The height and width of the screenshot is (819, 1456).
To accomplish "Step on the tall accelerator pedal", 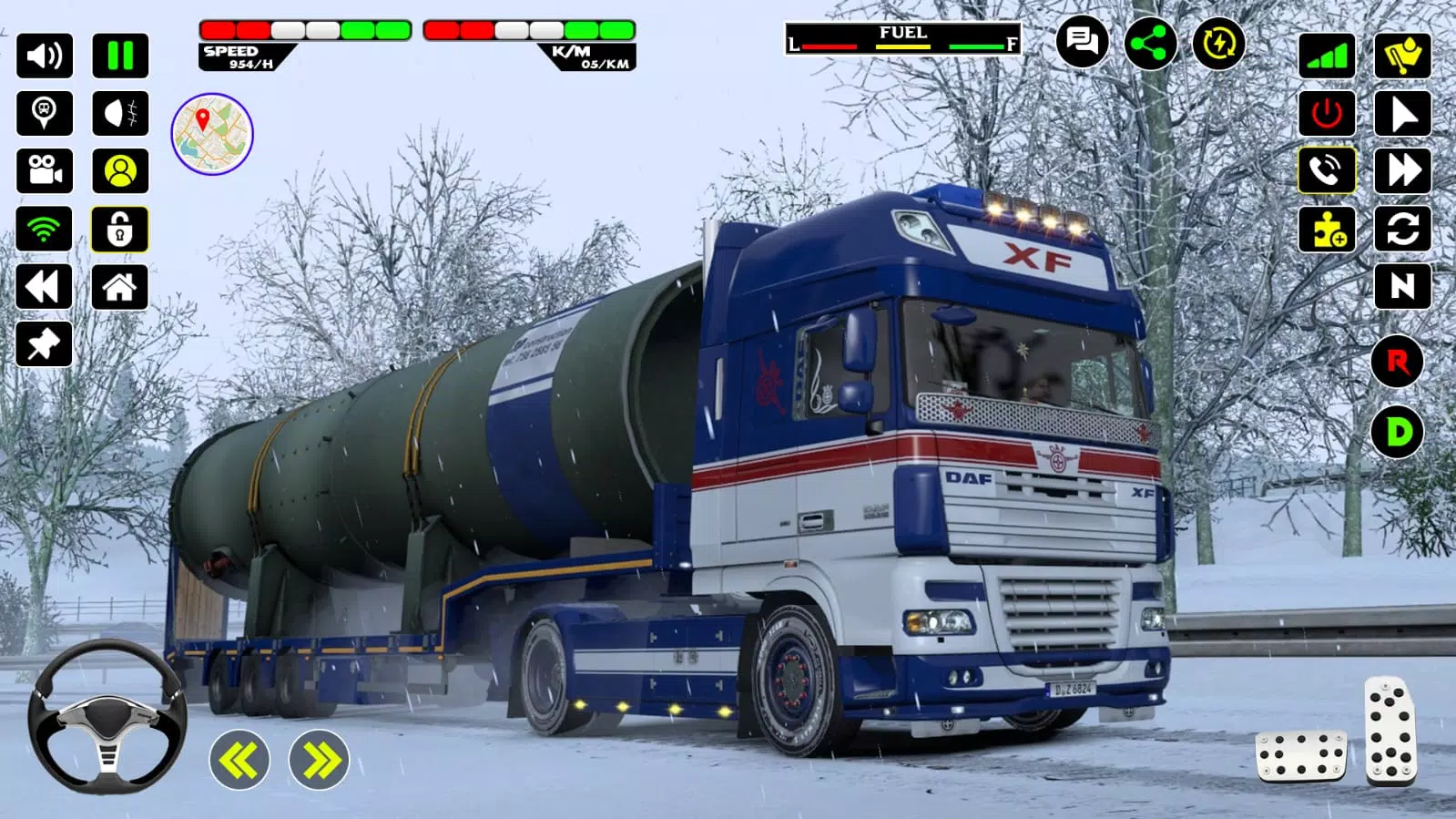I will tap(1390, 731).
